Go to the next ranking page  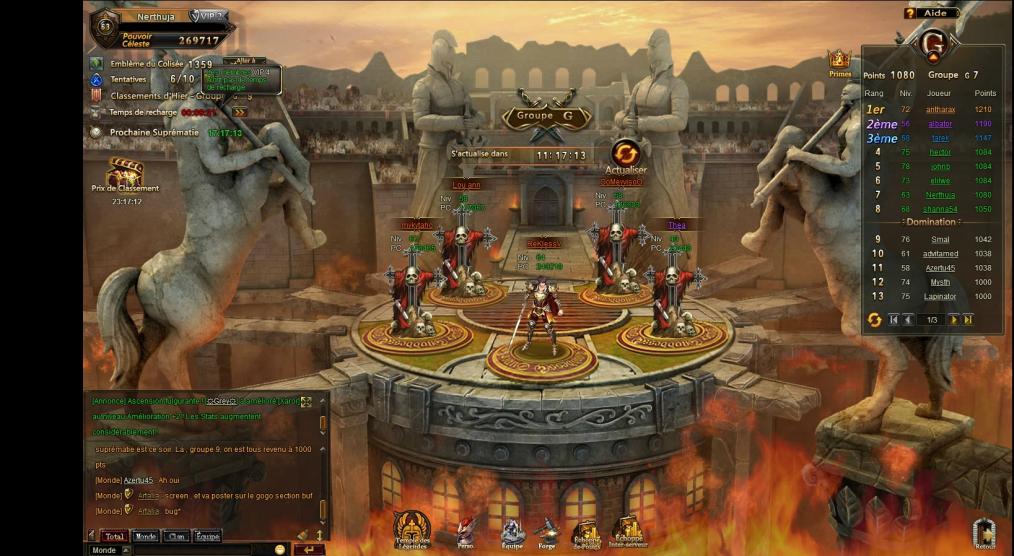coord(953,319)
